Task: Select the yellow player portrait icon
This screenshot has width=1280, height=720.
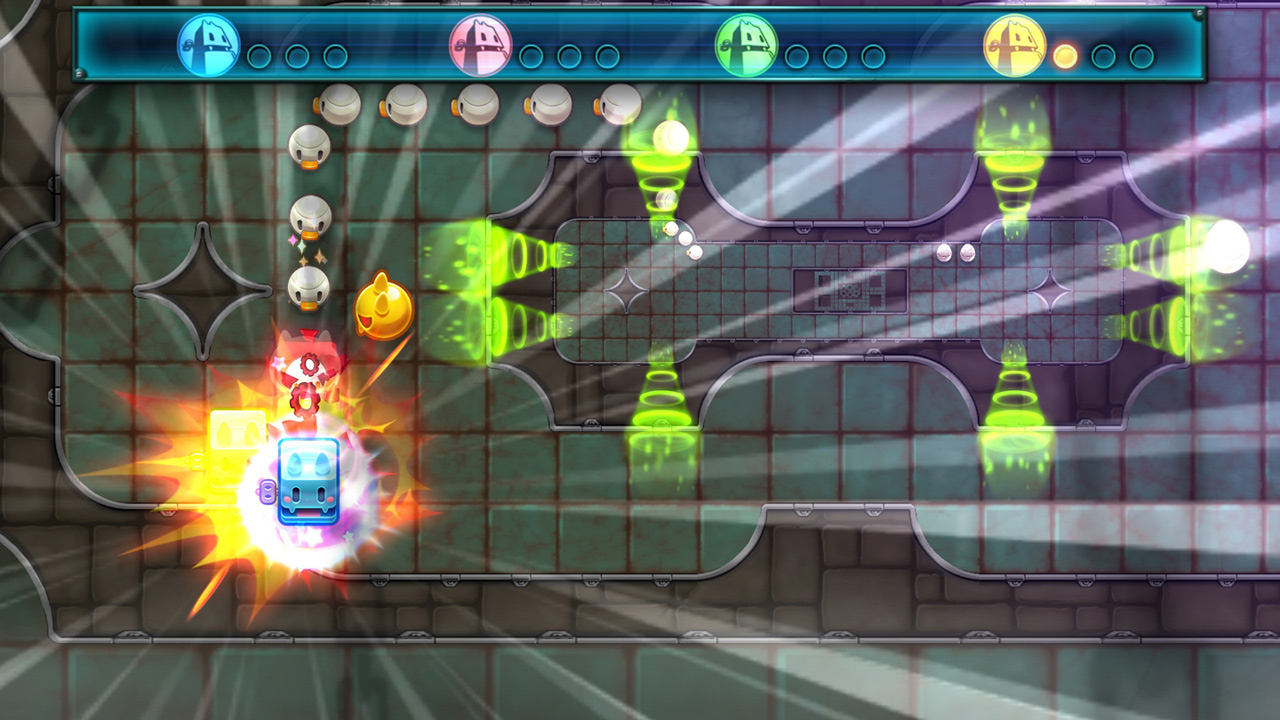Action: [1014, 45]
